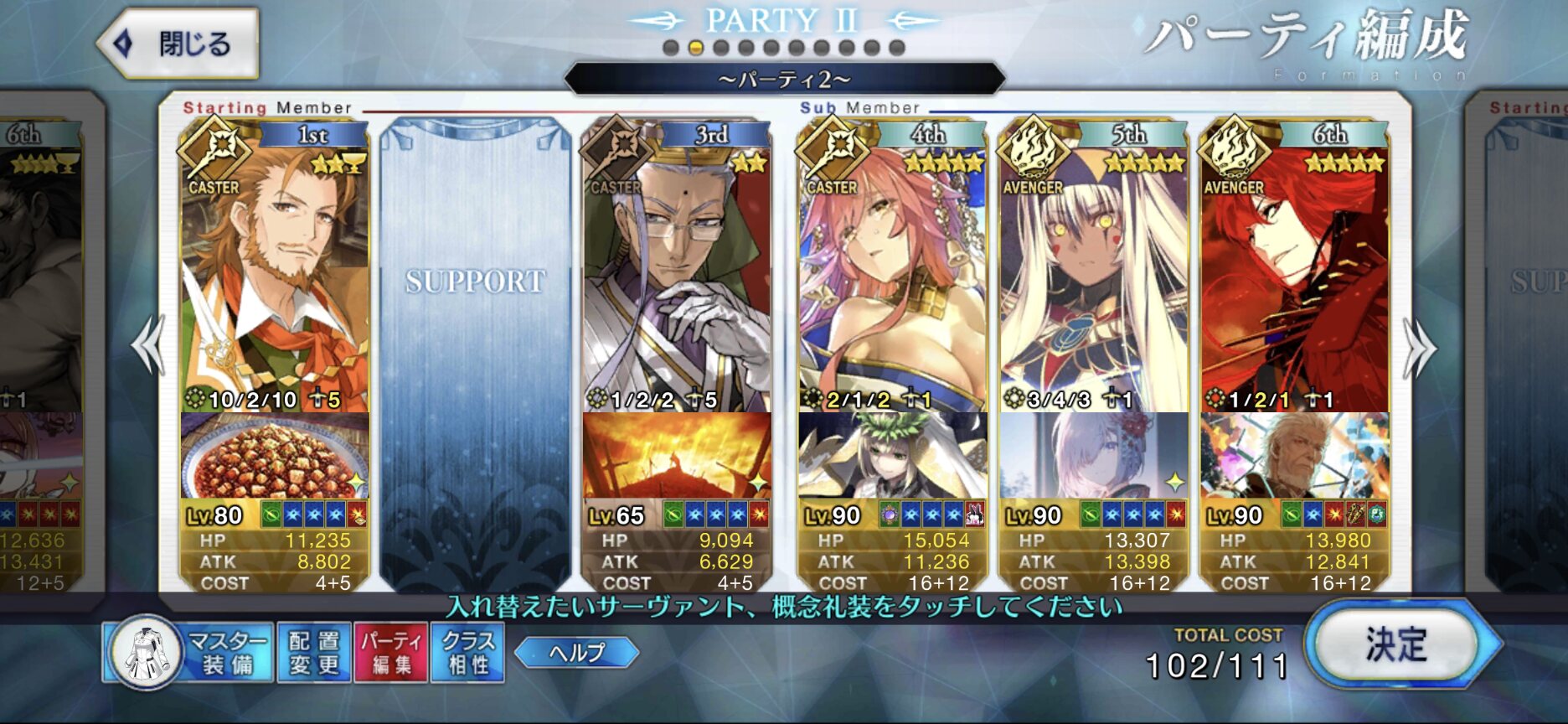Go to the next party with right arrow

tap(1420, 348)
